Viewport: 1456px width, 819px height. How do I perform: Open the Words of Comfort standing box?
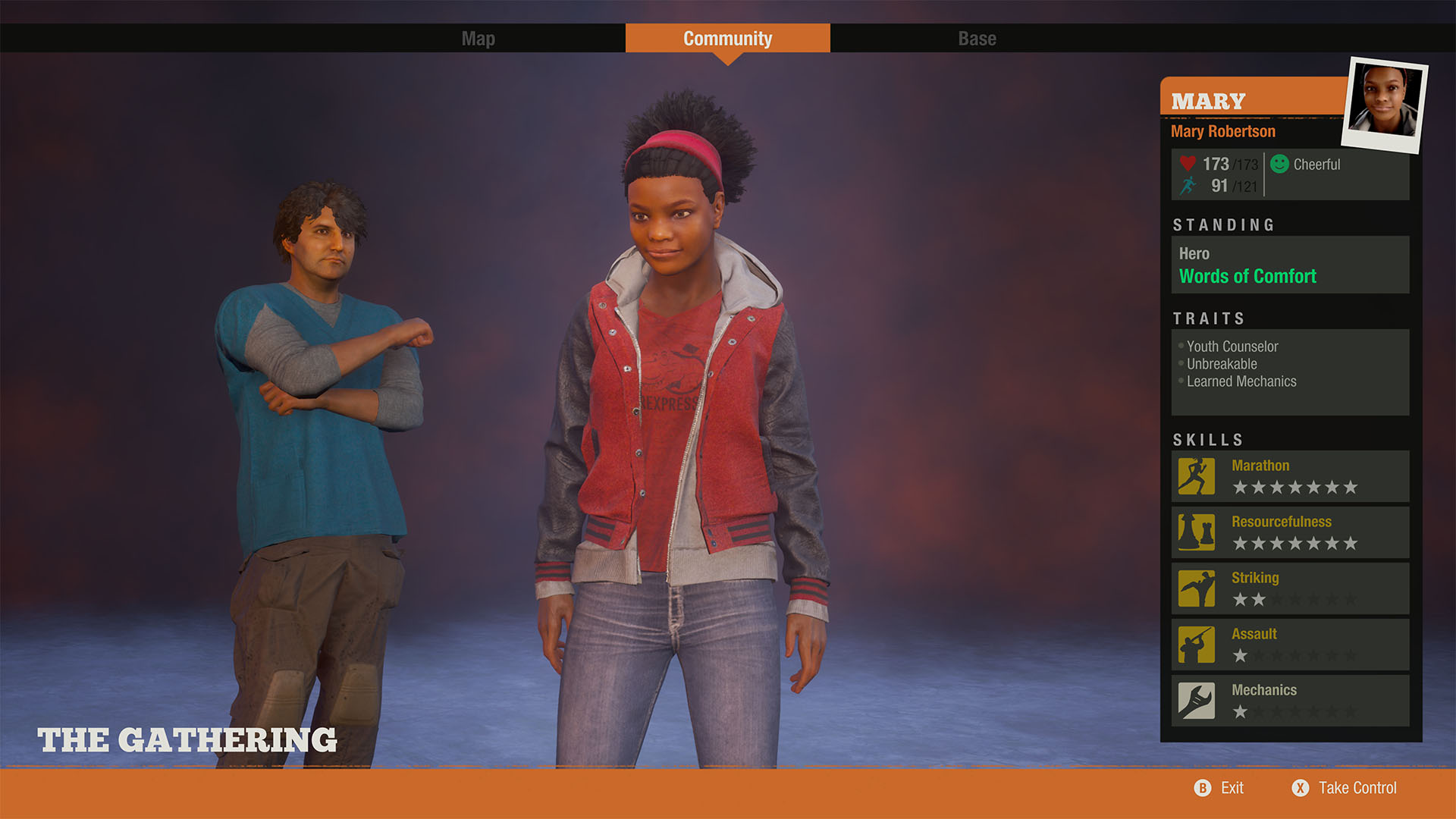[1290, 265]
